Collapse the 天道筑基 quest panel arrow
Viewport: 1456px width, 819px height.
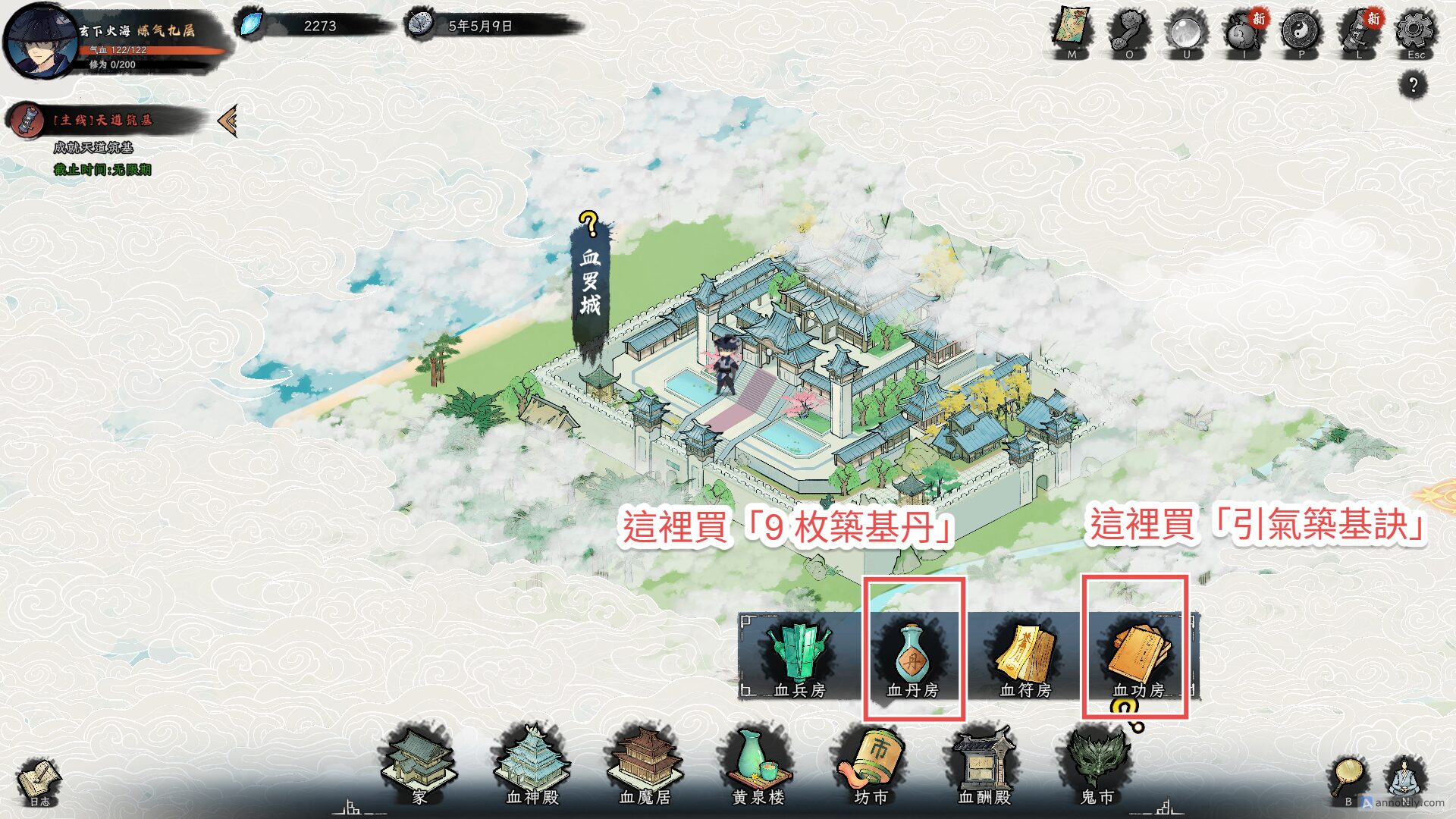click(x=226, y=120)
